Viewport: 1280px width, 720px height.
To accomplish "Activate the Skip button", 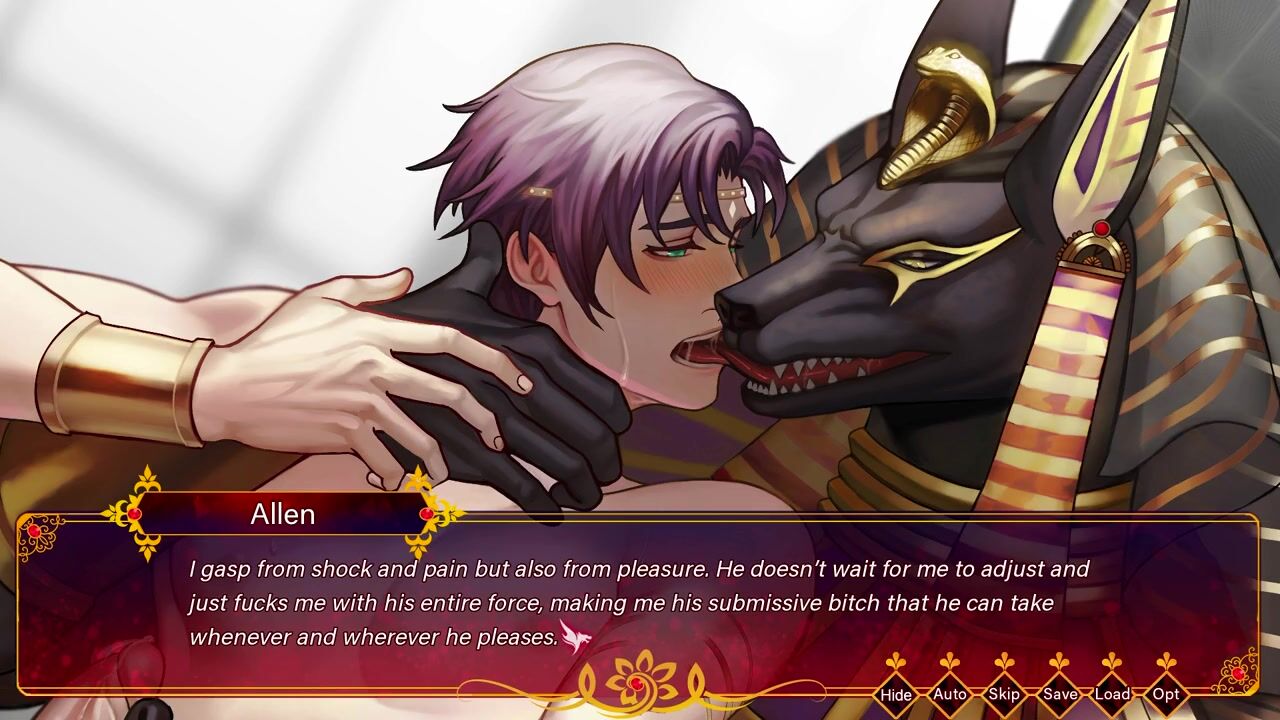I will pyautogui.click(x=1003, y=694).
